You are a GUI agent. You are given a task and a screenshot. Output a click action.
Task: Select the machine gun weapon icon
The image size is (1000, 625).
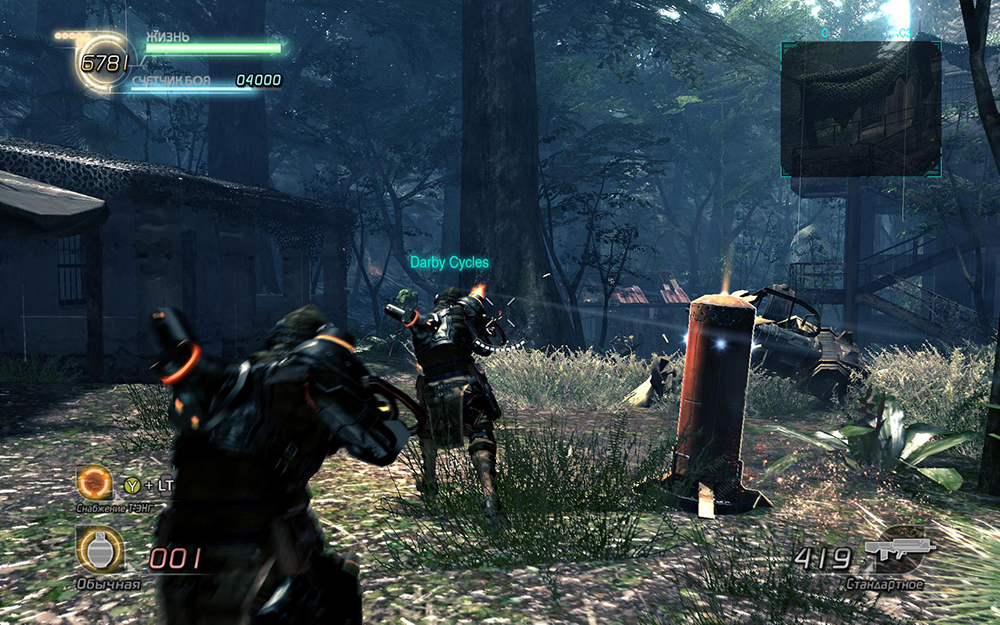tap(899, 550)
